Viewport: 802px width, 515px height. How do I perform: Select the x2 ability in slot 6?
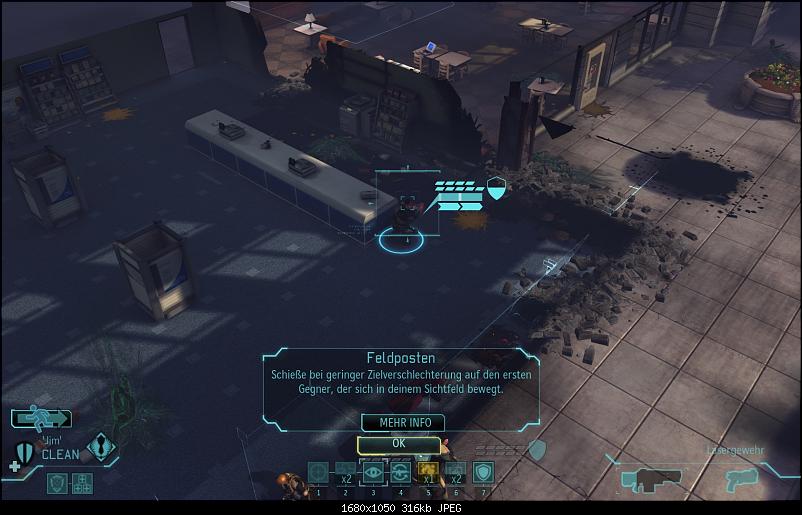pos(455,472)
